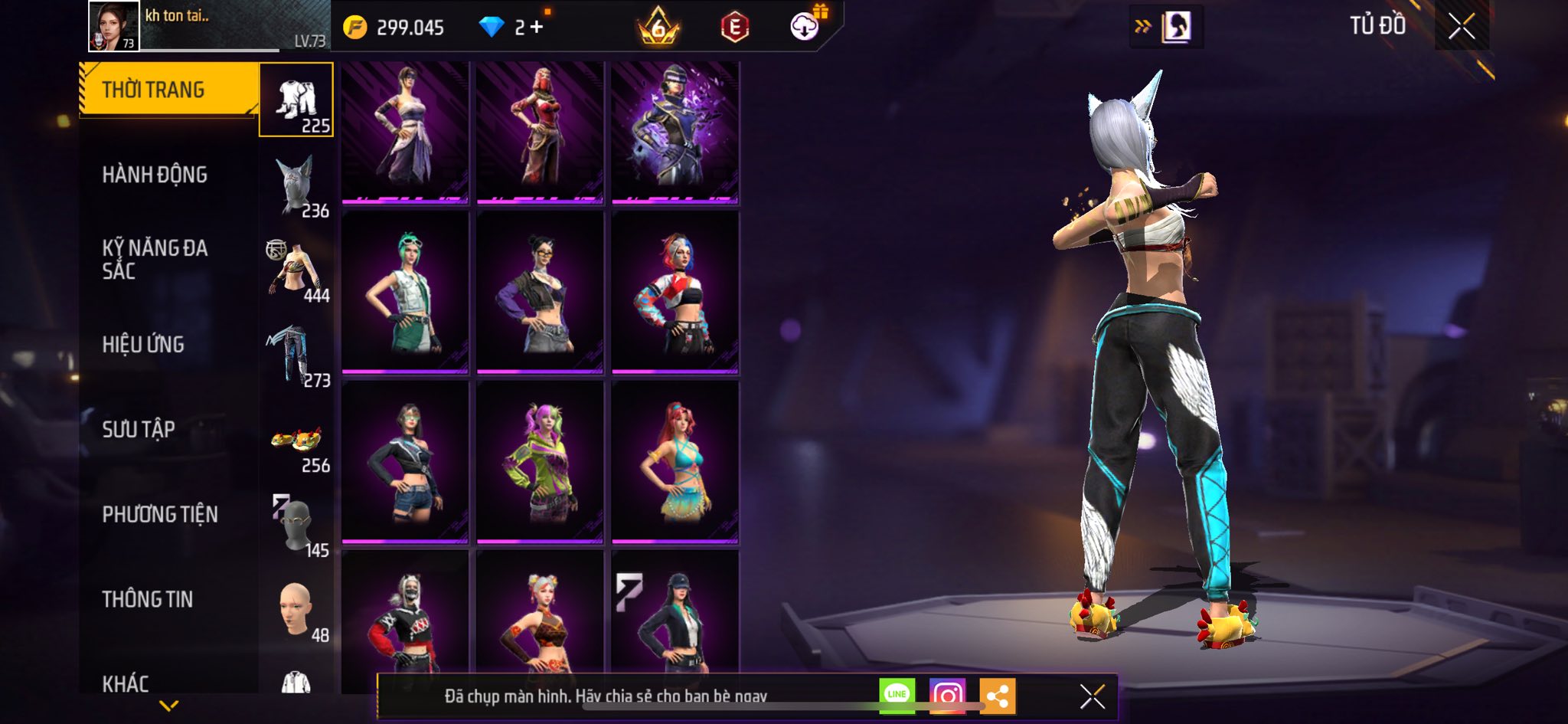1568x724 pixels.
Task: Open the pants subcategory with 273
Action: point(296,355)
